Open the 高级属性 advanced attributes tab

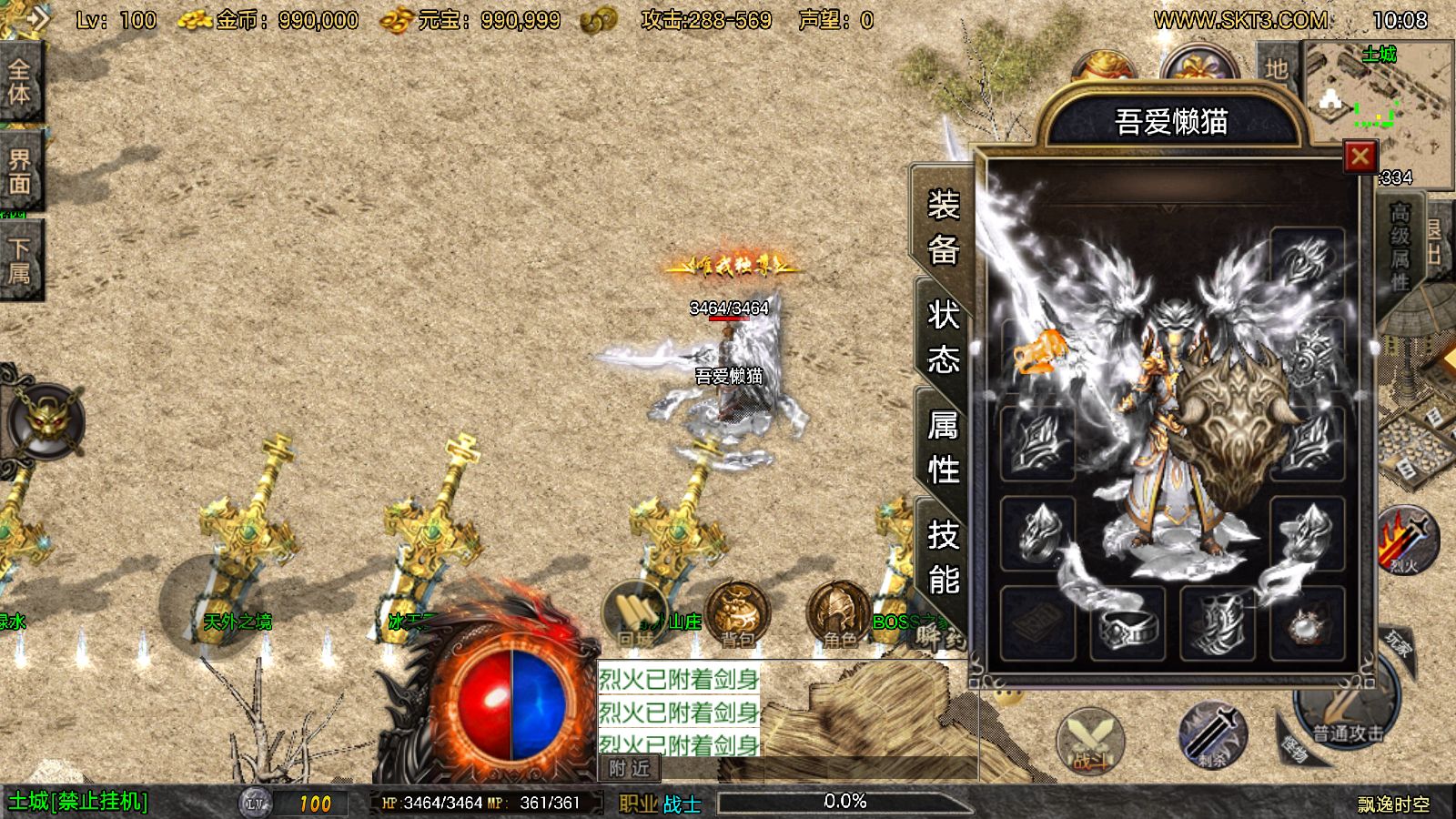pos(1400,248)
